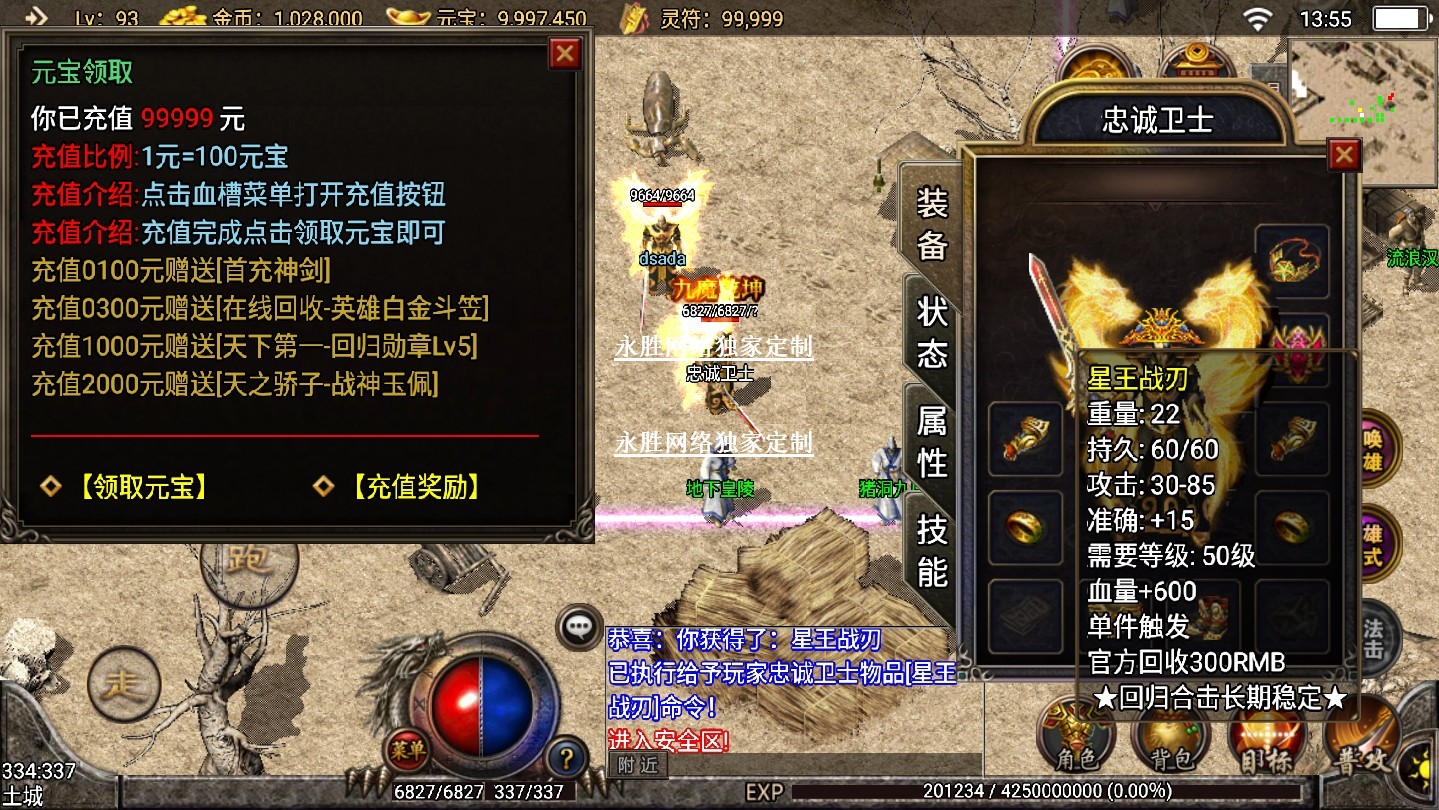1439x810 pixels.
Task: Switch to the 状态 status tab
Action: tap(932, 332)
